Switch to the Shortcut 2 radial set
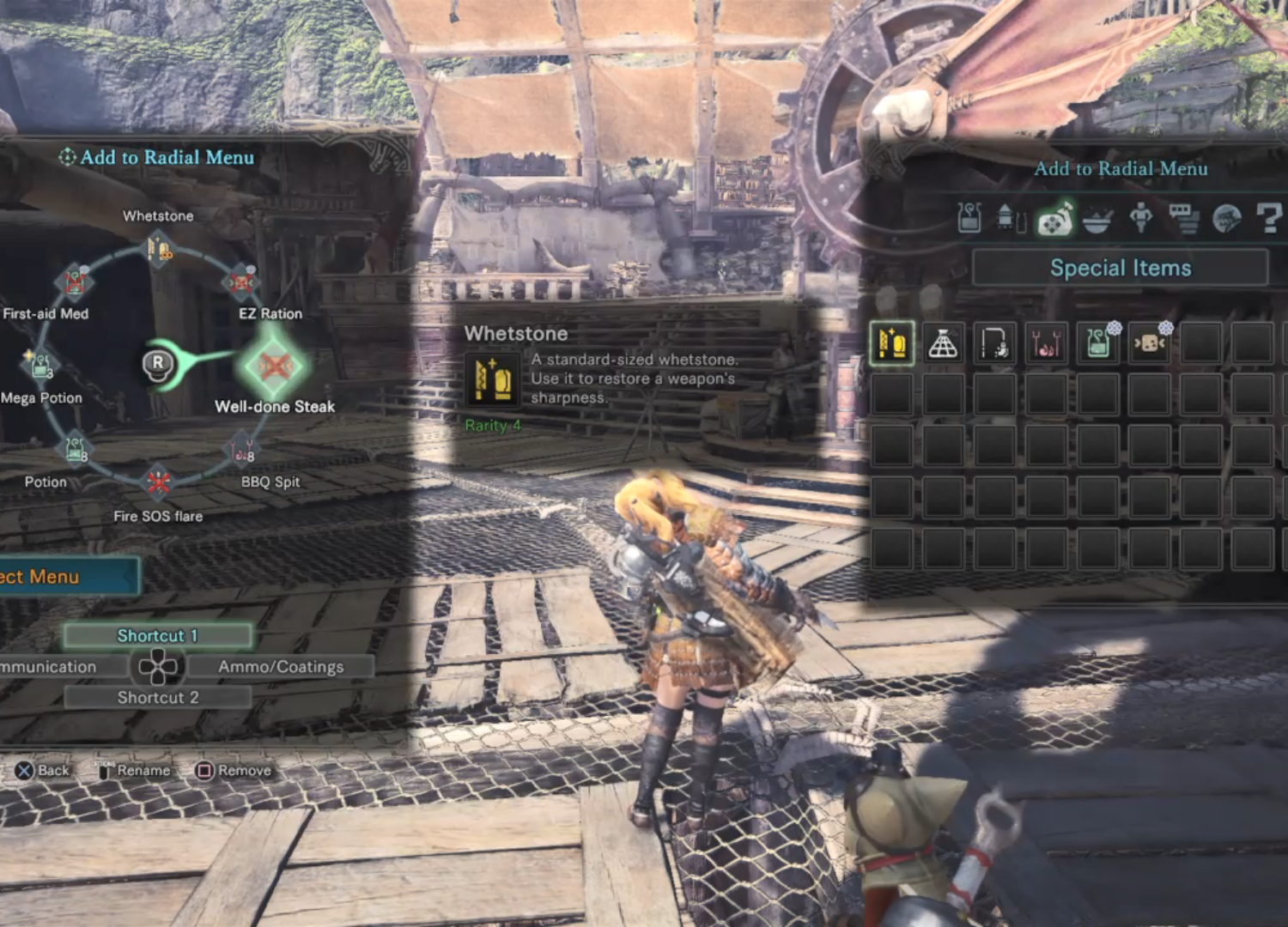The width and height of the screenshot is (1288, 927). pyautogui.click(x=158, y=698)
